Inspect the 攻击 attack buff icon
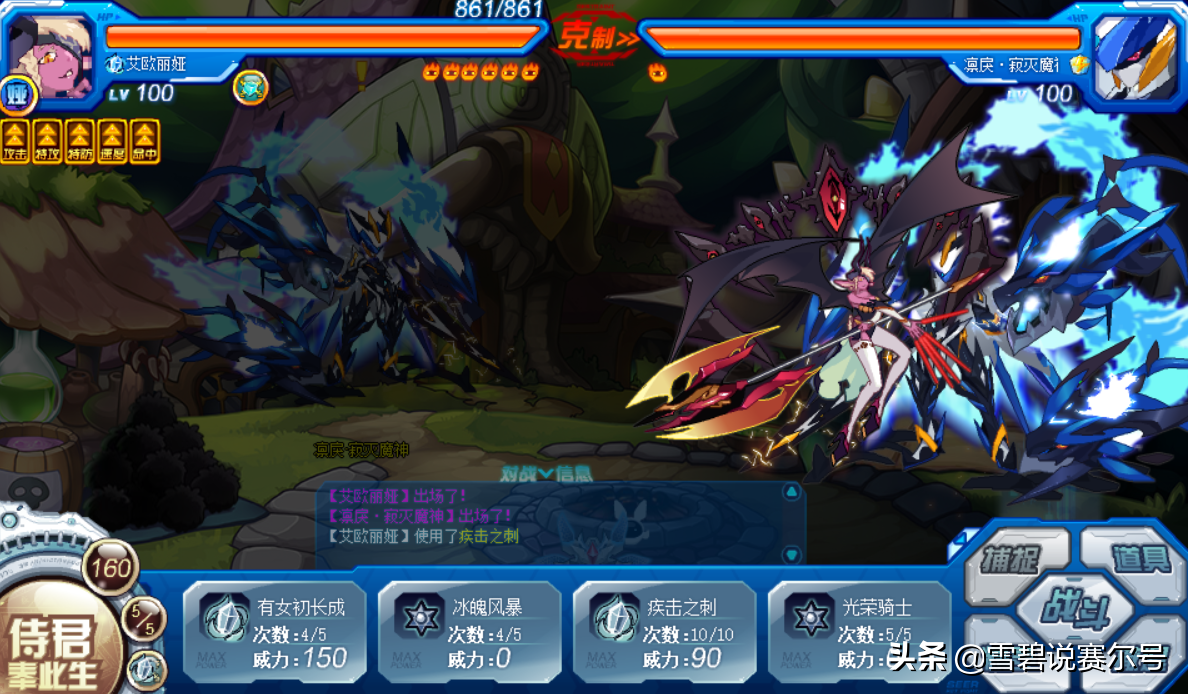 (16, 141)
